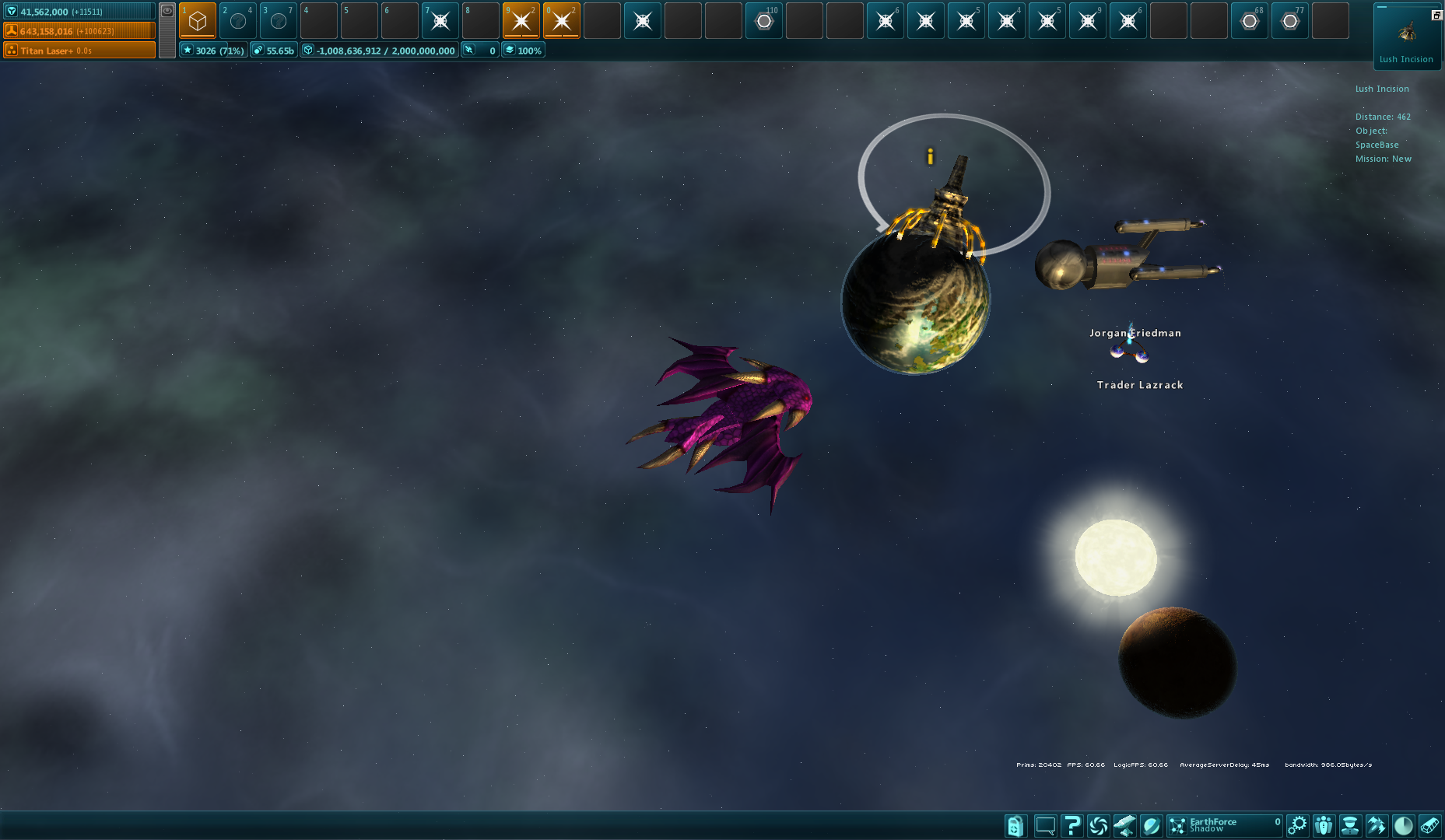1445x840 pixels.
Task: Open the group of people team menu
Action: tap(1324, 825)
